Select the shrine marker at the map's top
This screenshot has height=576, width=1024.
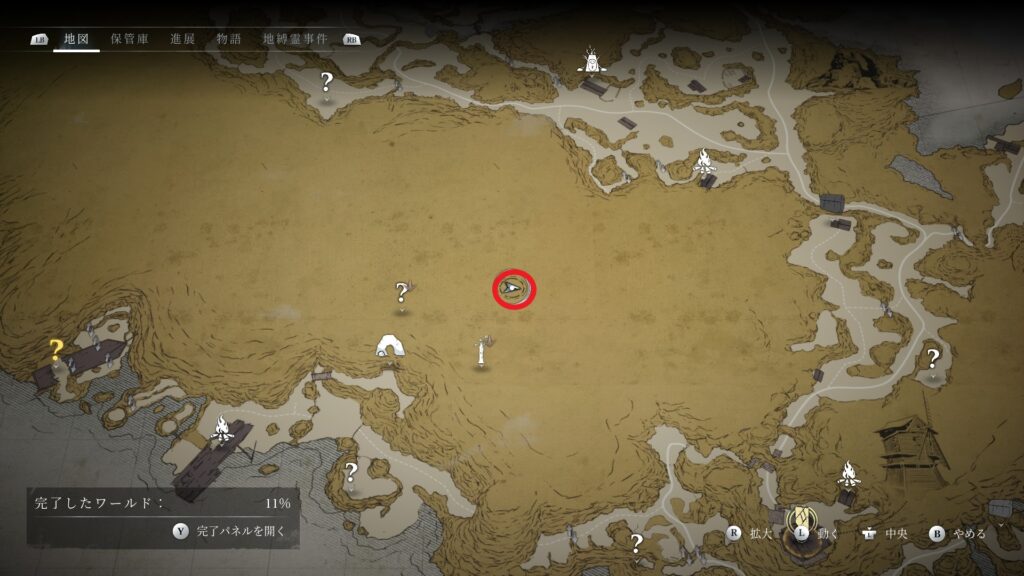point(593,61)
